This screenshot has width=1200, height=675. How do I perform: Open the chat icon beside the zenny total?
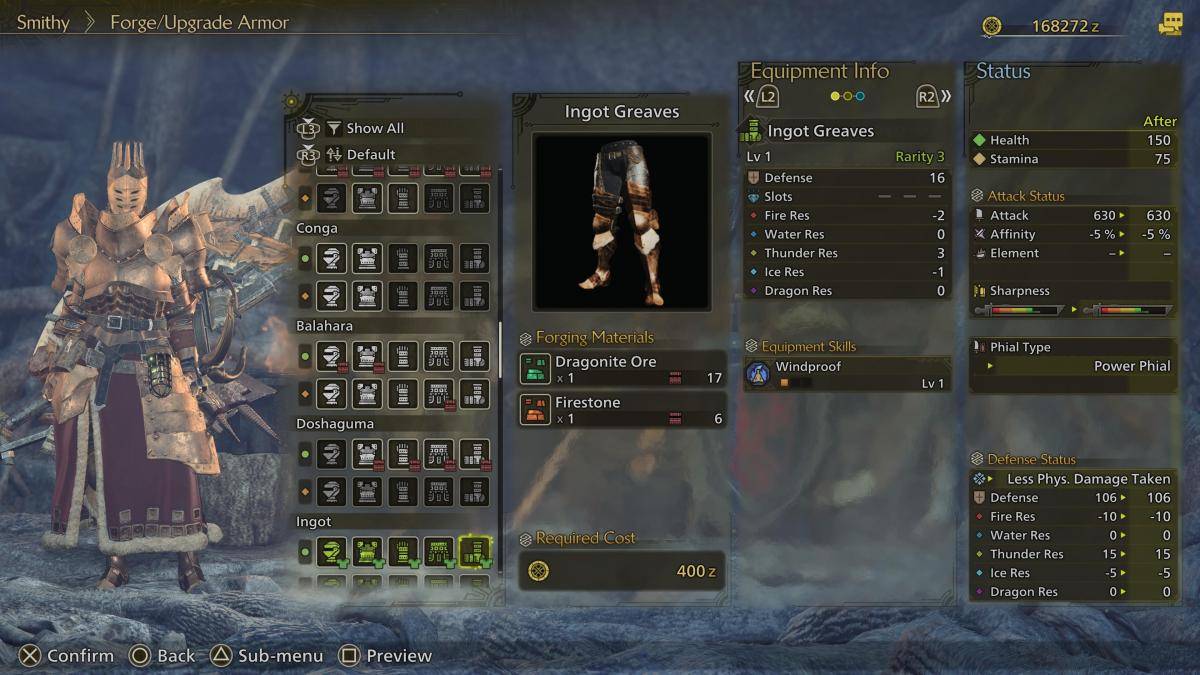1170,25
